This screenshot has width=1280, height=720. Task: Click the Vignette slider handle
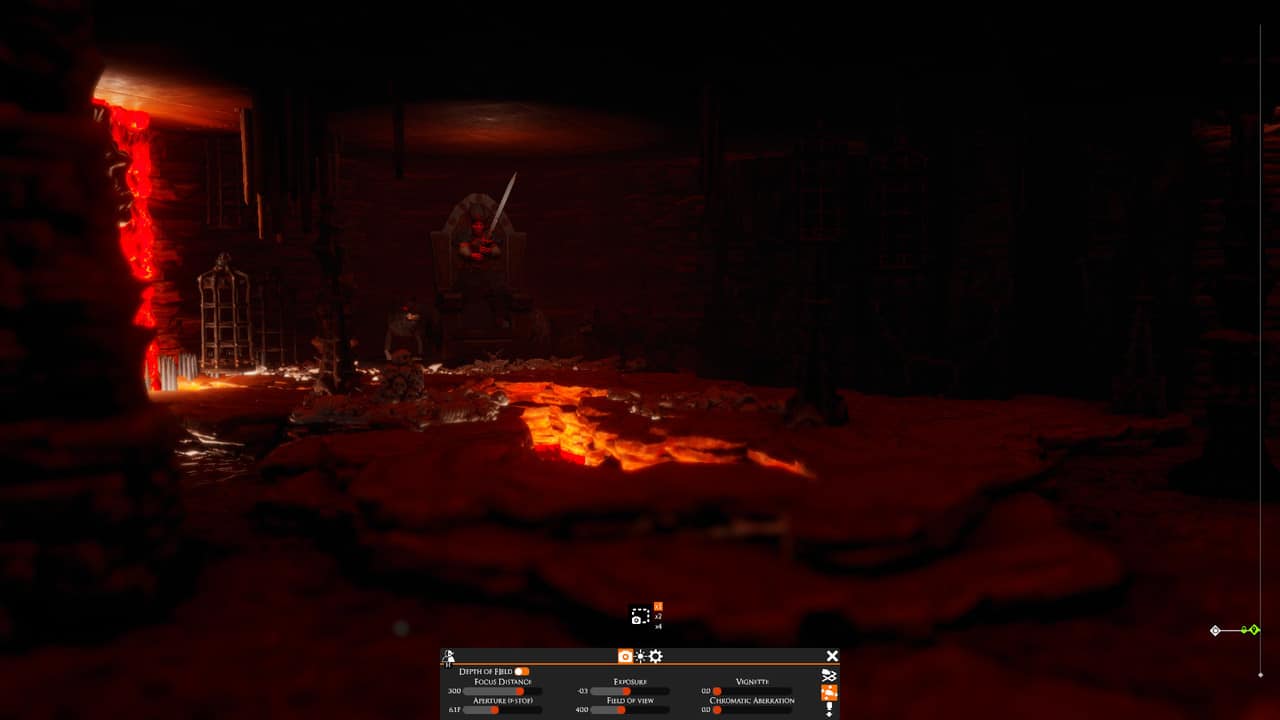715,691
